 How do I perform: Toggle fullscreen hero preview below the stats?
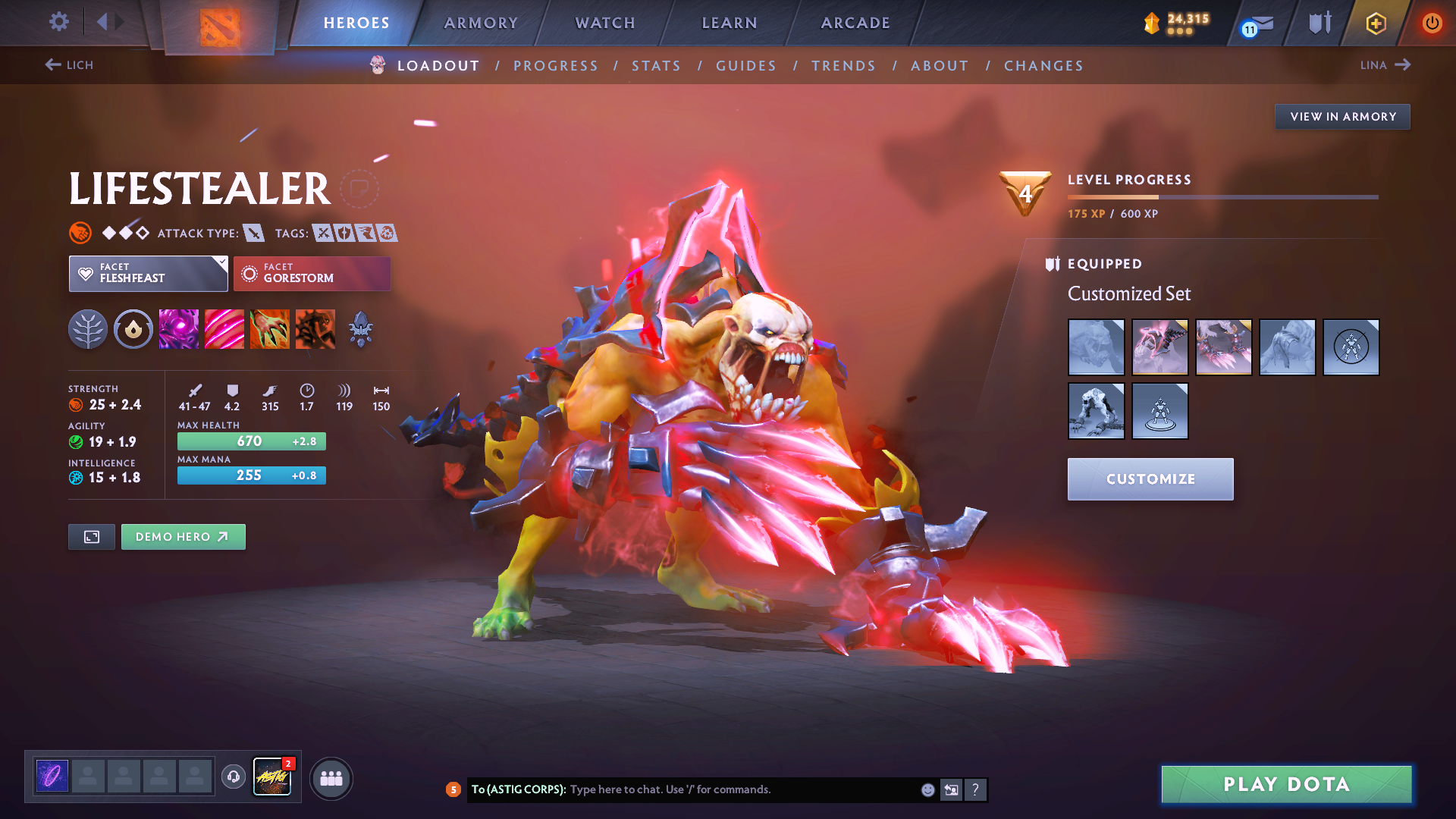(91, 536)
